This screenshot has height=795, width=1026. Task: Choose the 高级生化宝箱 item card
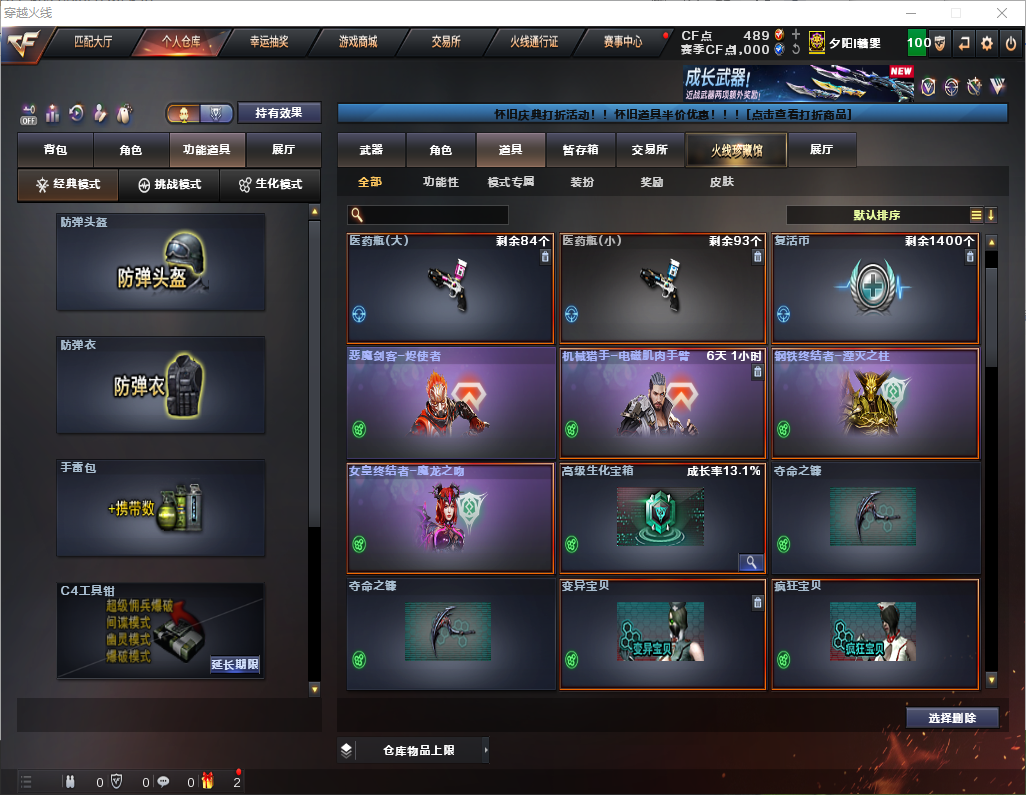[662, 518]
